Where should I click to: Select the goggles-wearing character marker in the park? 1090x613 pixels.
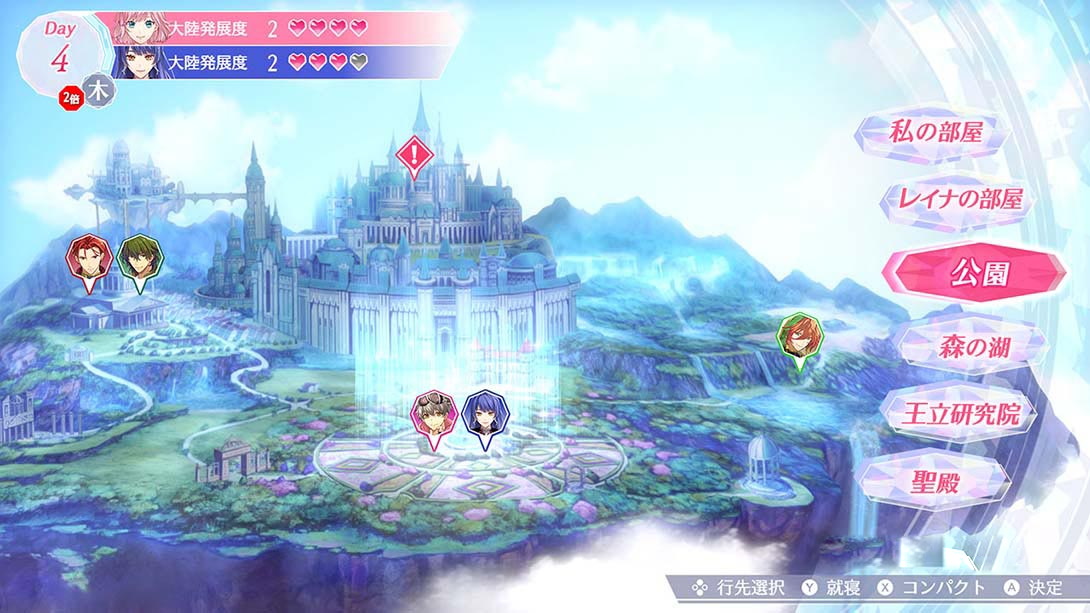(x=435, y=415)
